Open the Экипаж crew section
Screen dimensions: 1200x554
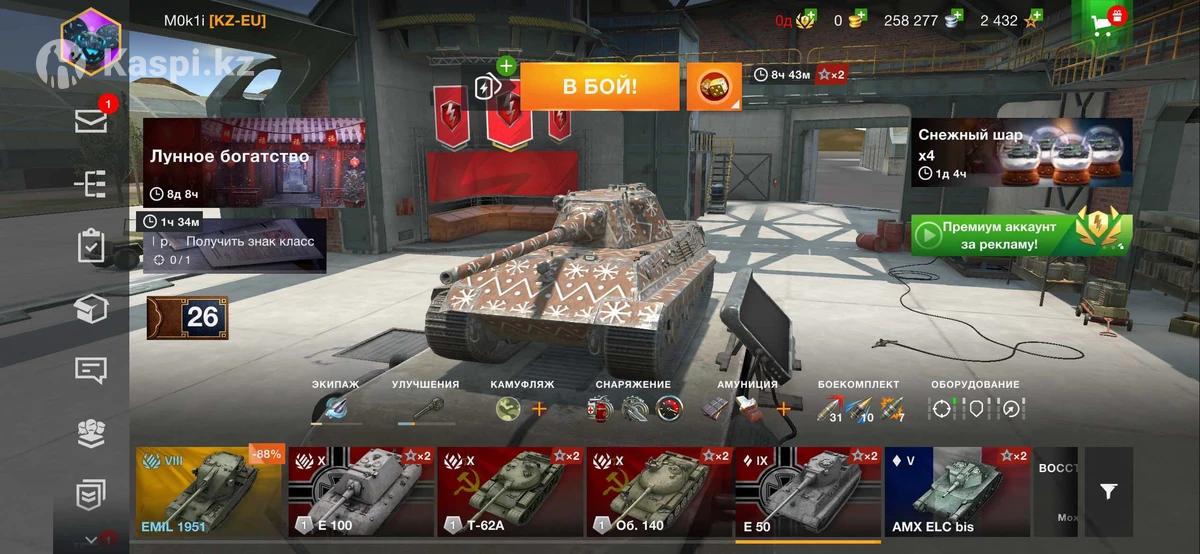(x=335, y=407)
